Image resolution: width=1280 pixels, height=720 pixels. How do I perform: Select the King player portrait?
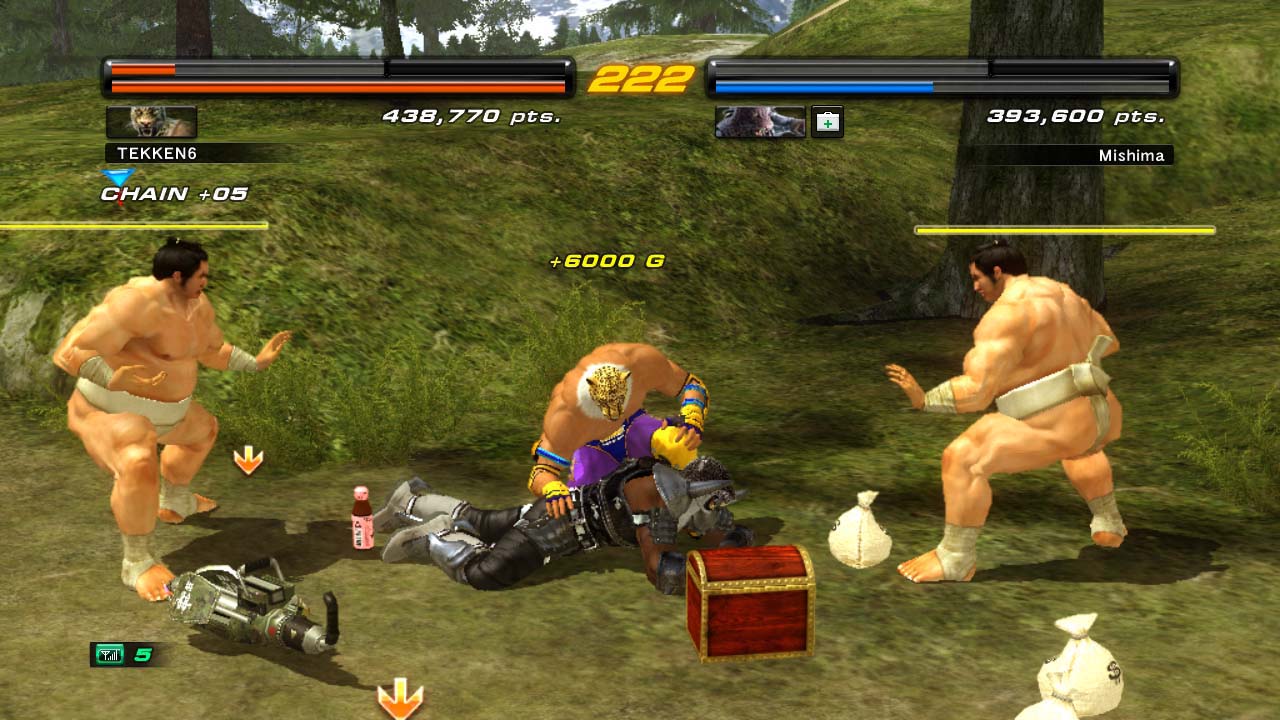click(x=151, y=122)
